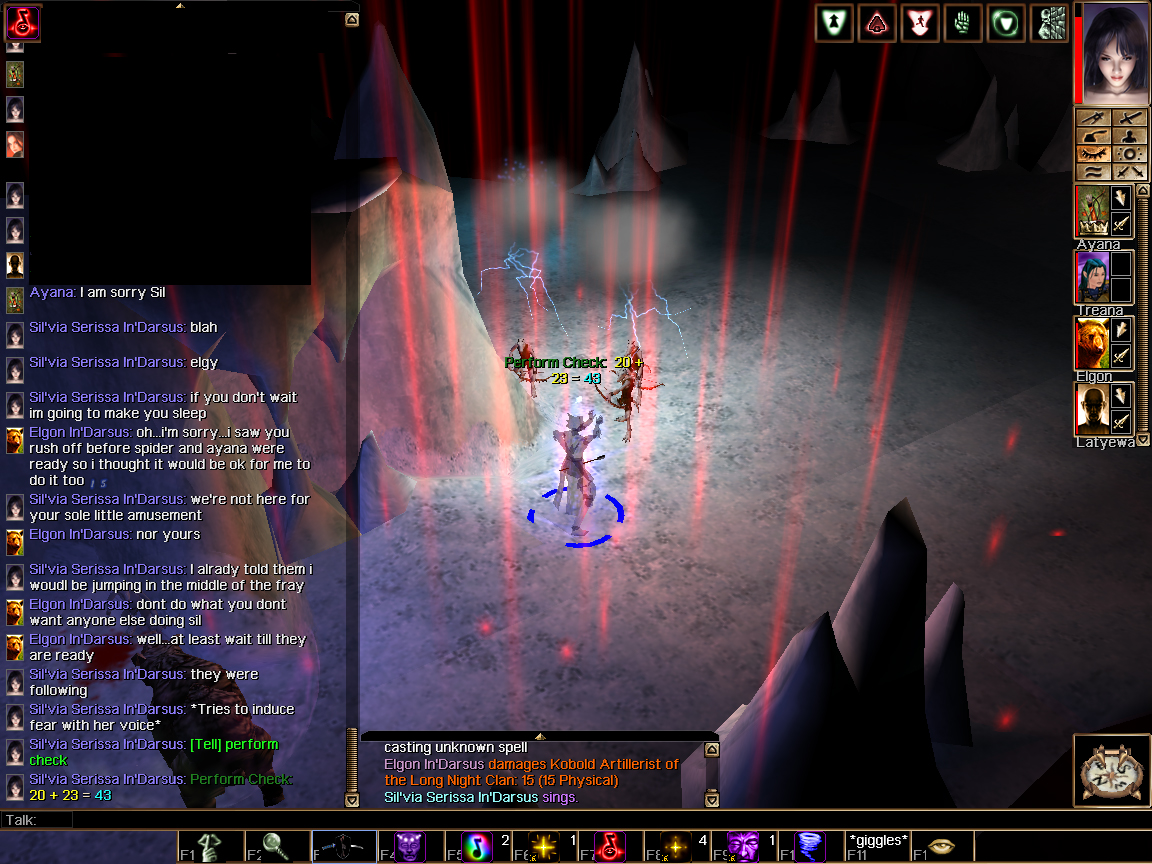Activate the rainbow music note song quickslot

(477, 847)
